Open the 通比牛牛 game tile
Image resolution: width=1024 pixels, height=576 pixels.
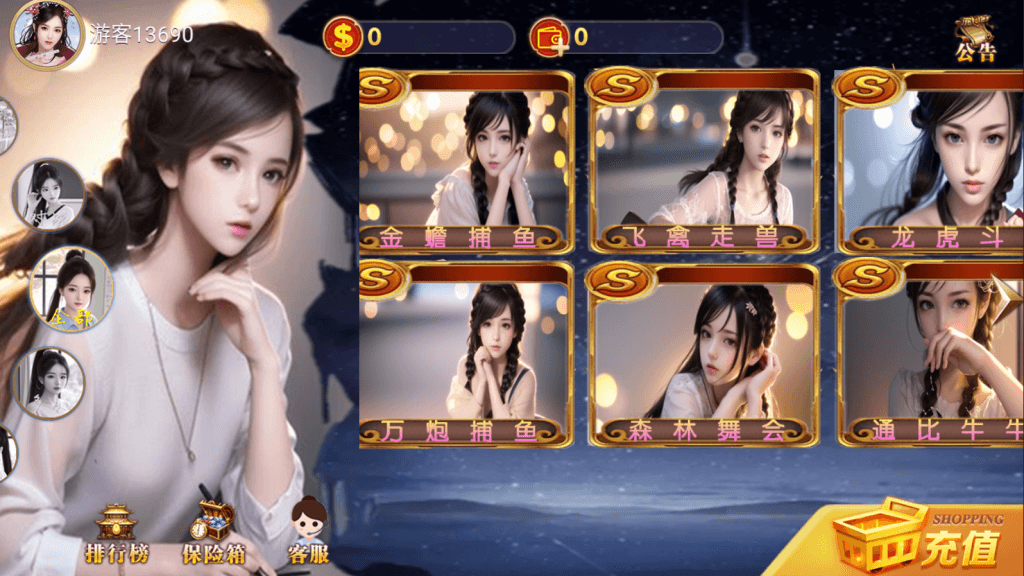929,355
